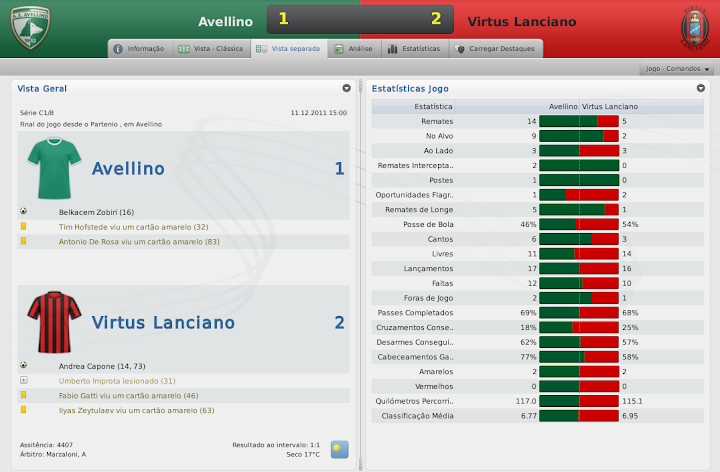This screenshot has height=472, width=720.
Task: Click the weather icon
Action: coord(340,449)
